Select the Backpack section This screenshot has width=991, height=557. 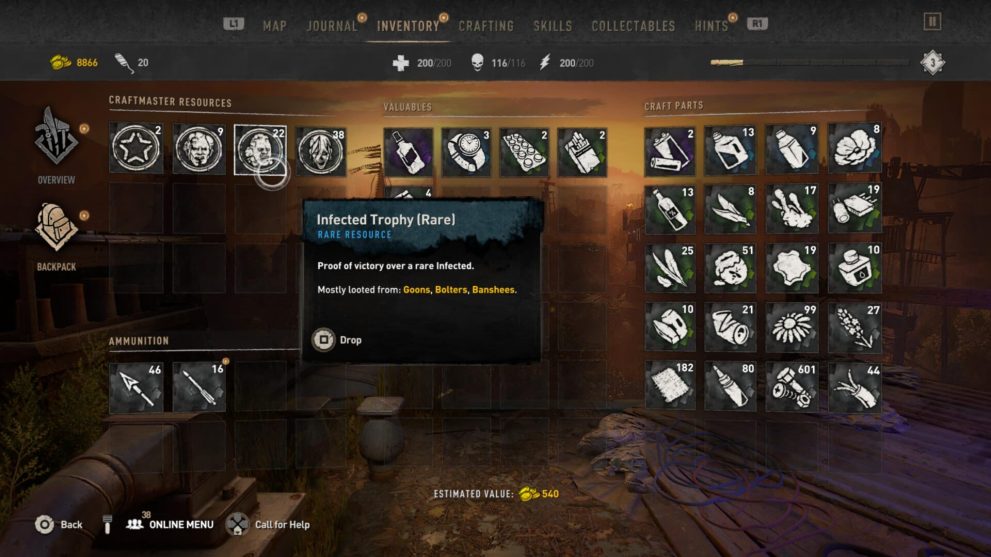56,237
